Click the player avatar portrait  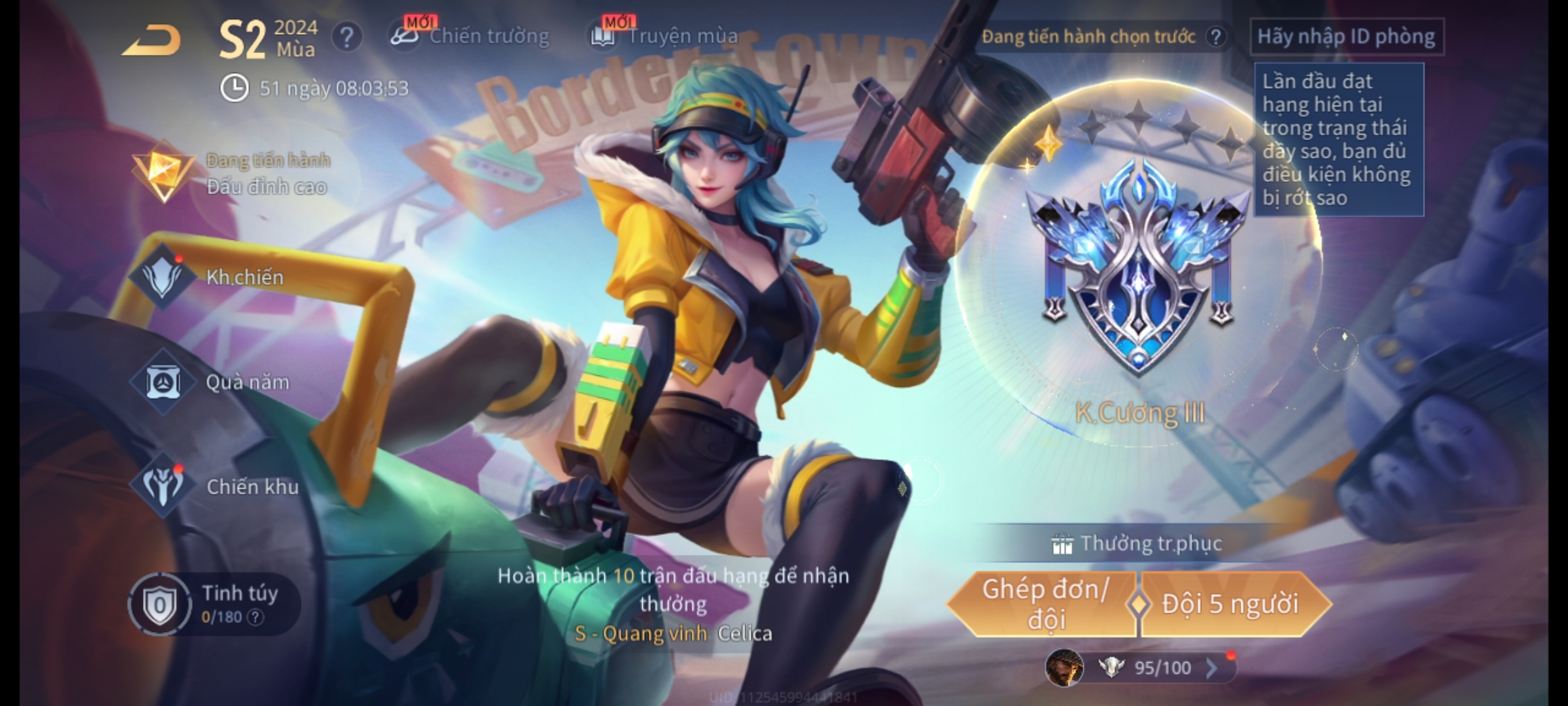[x=1064, y=668]
